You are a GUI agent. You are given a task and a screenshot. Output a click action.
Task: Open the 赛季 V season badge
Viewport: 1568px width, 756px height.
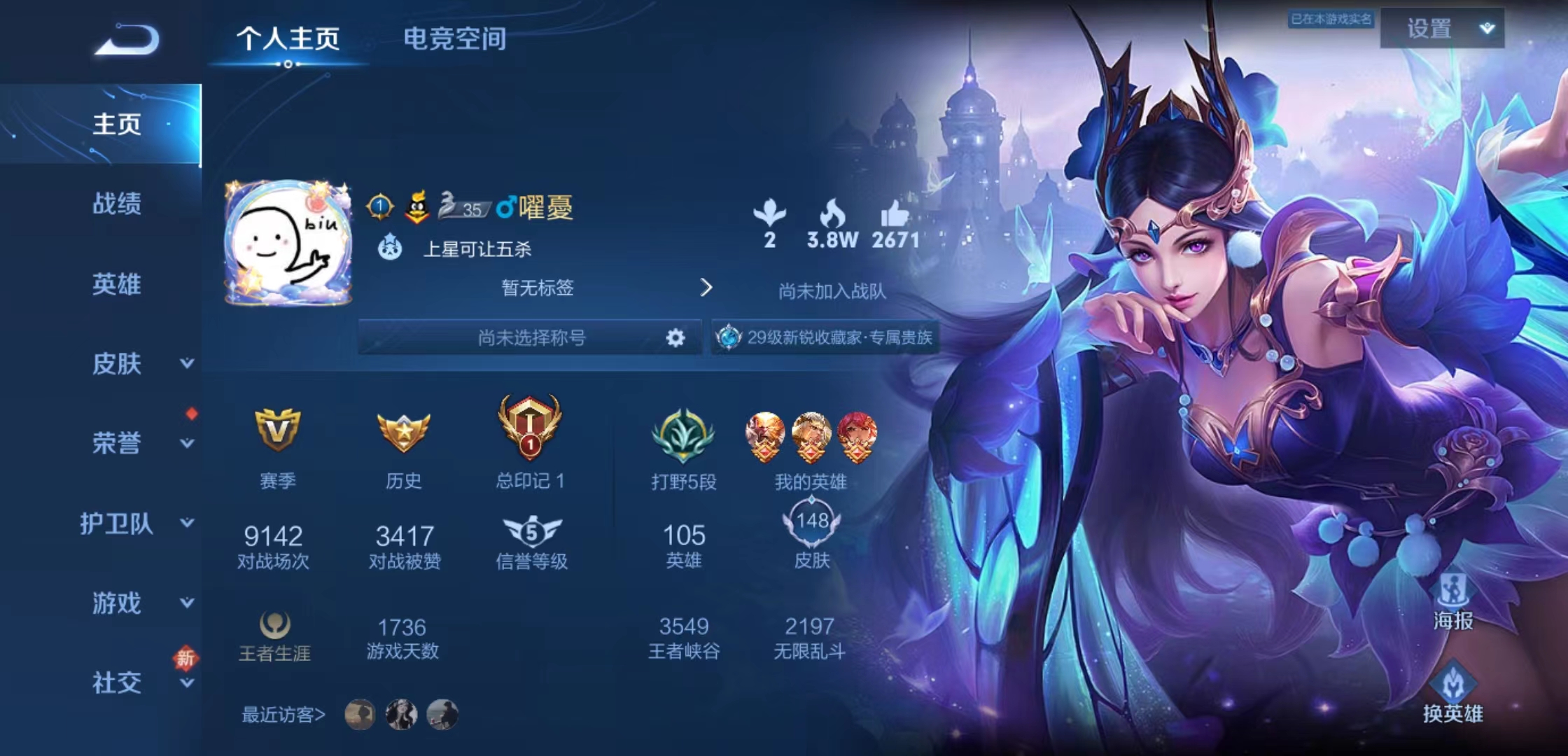274,430
